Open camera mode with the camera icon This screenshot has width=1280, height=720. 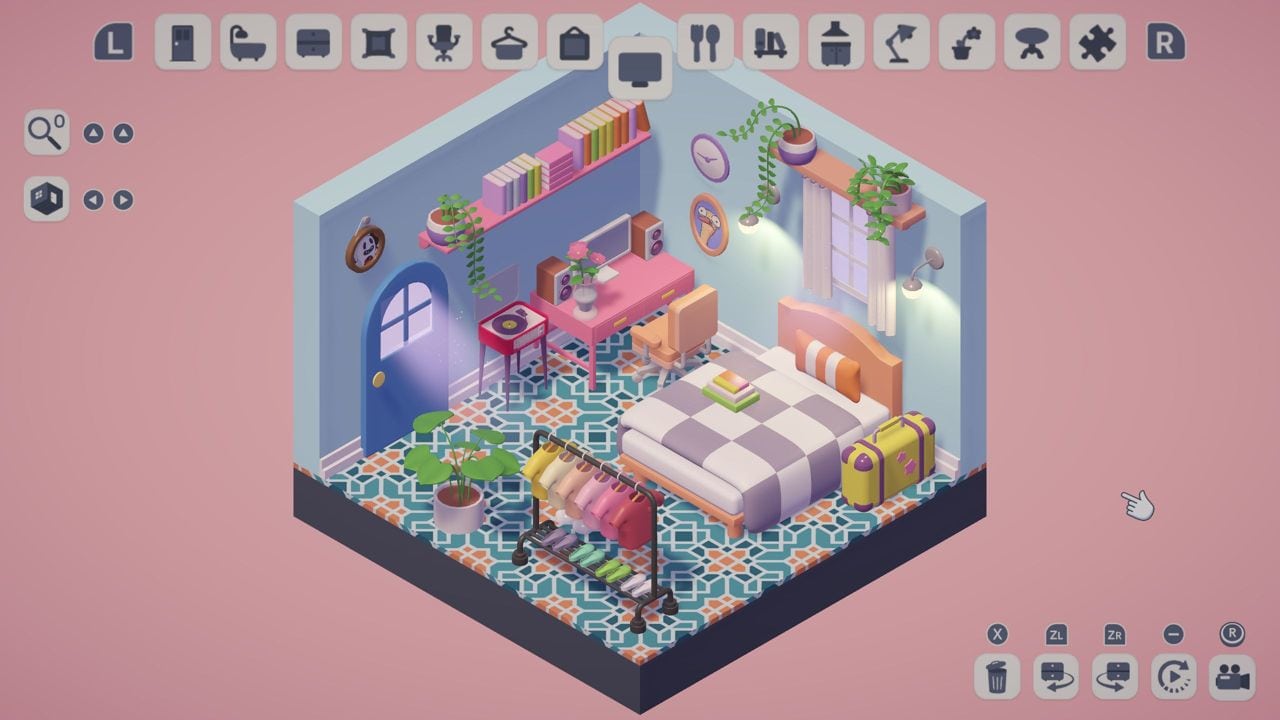point(1232,676)
